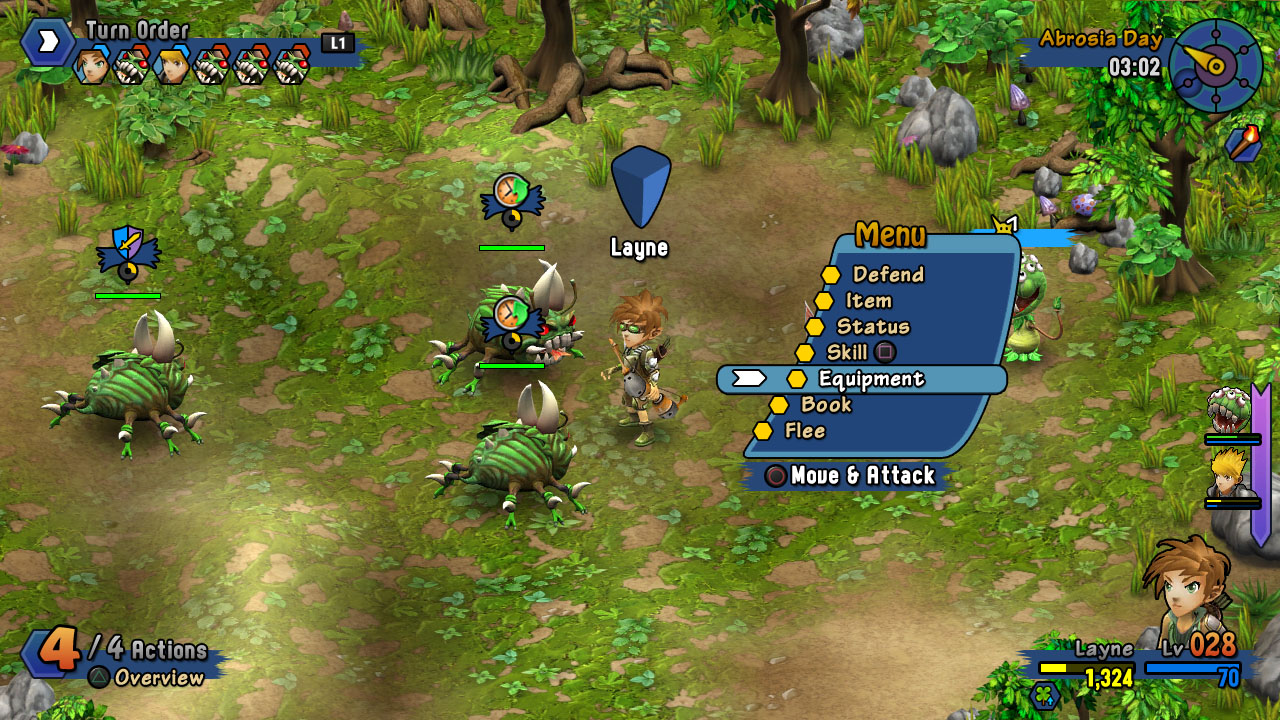Viewport: 1280px width, 720px height.
Task: Choose Defend from the battle menu
Action: click(x=887, y=275)
